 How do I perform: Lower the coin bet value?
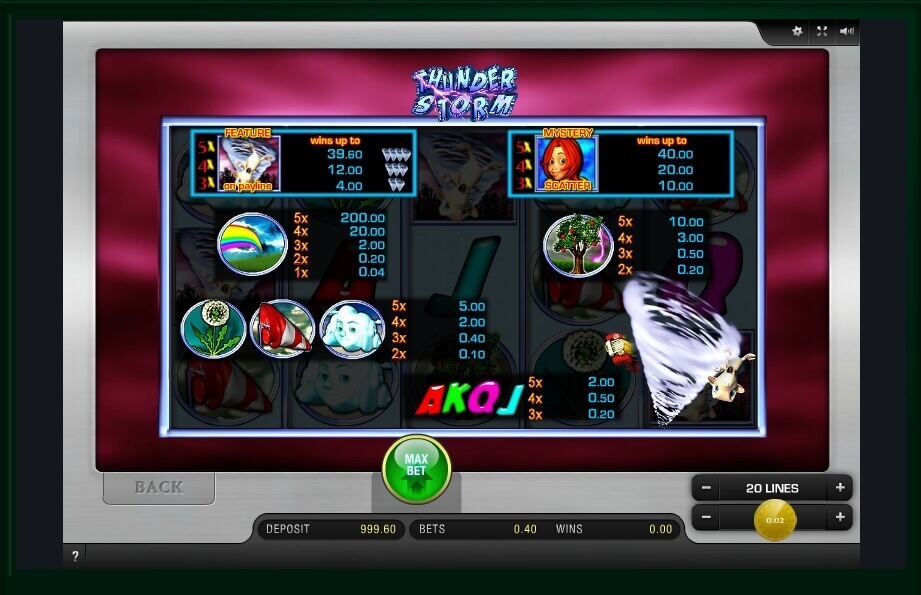tap(706, 518)
